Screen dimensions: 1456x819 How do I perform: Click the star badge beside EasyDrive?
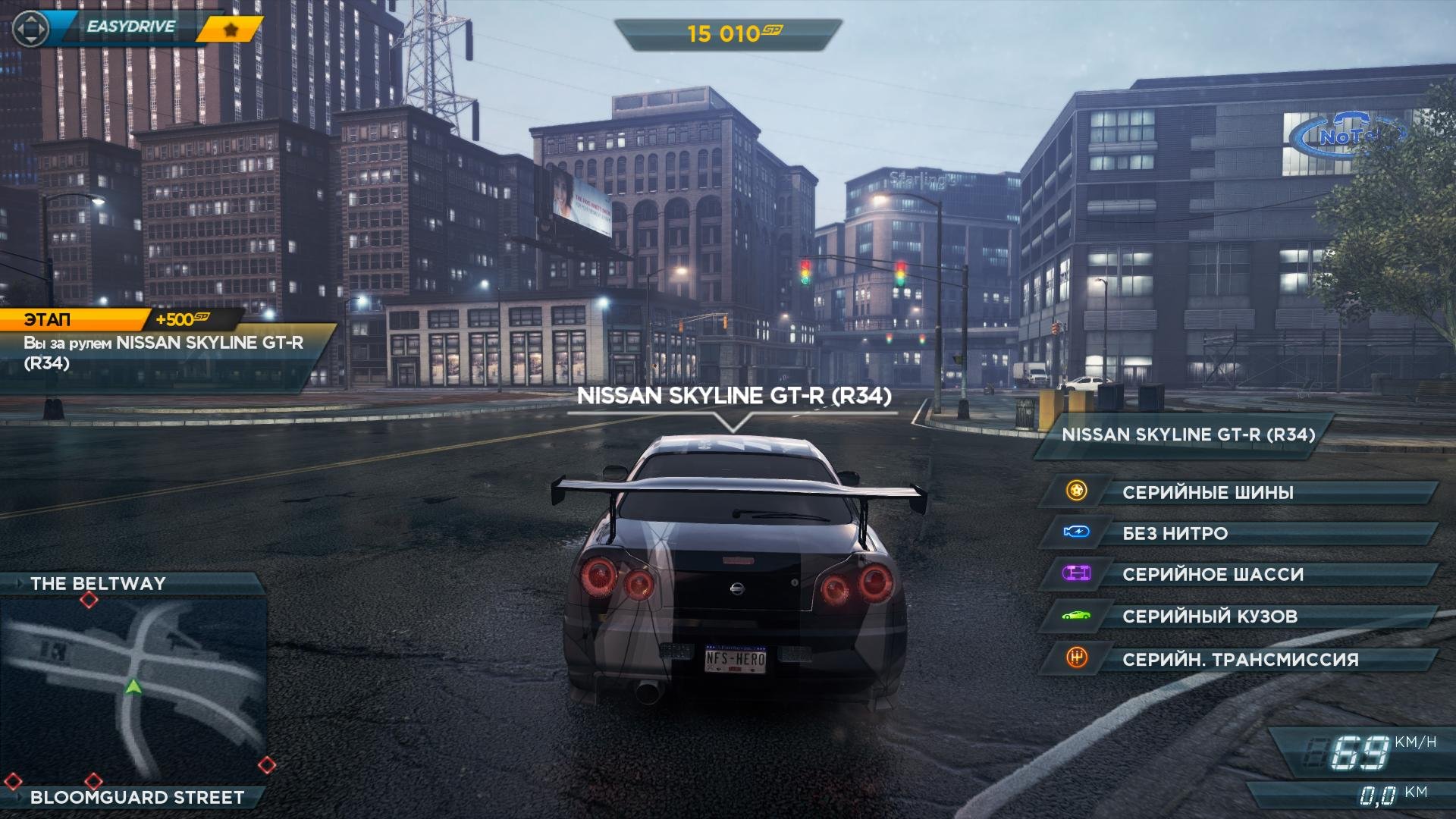pyautogui.click(x=231, y=30)
